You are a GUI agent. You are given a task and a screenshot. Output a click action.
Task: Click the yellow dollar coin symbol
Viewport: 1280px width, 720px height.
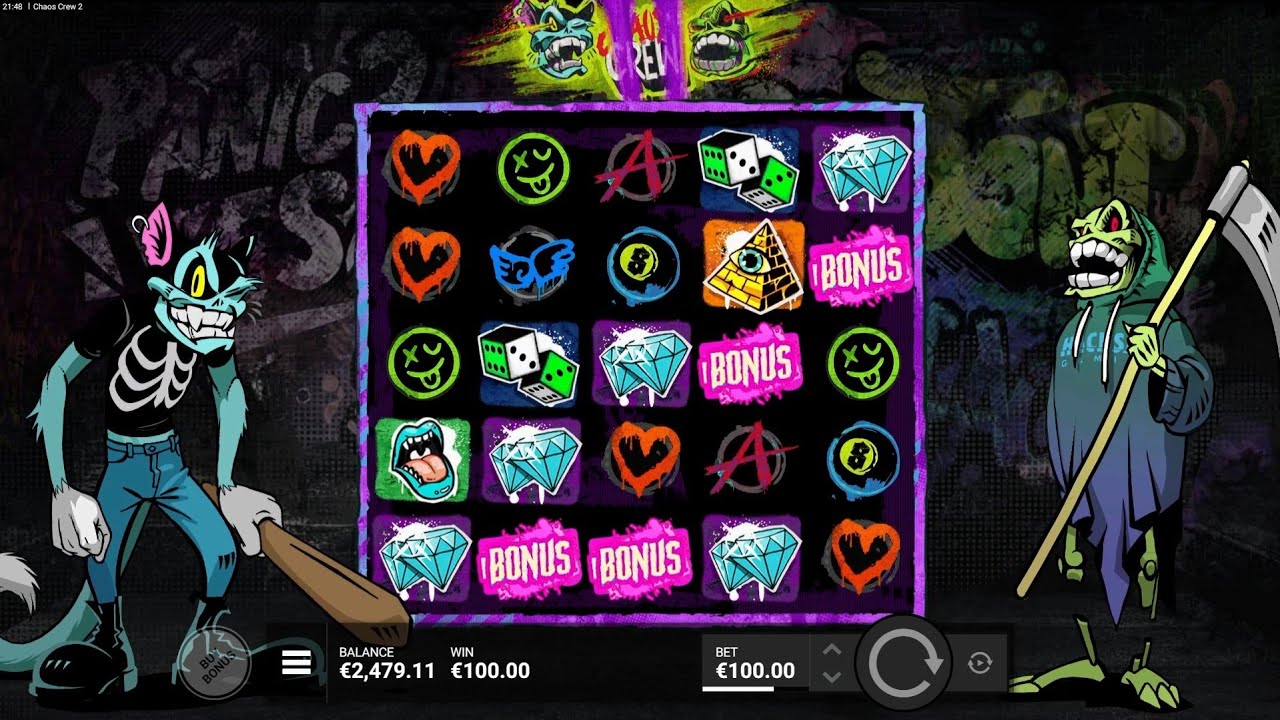pos(645,265)
